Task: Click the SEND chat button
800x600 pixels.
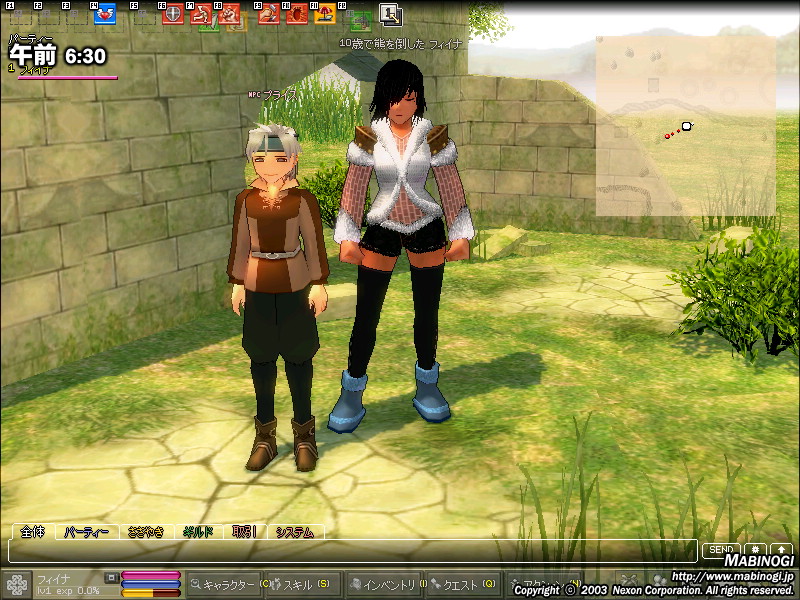Action: pos(721,550)
